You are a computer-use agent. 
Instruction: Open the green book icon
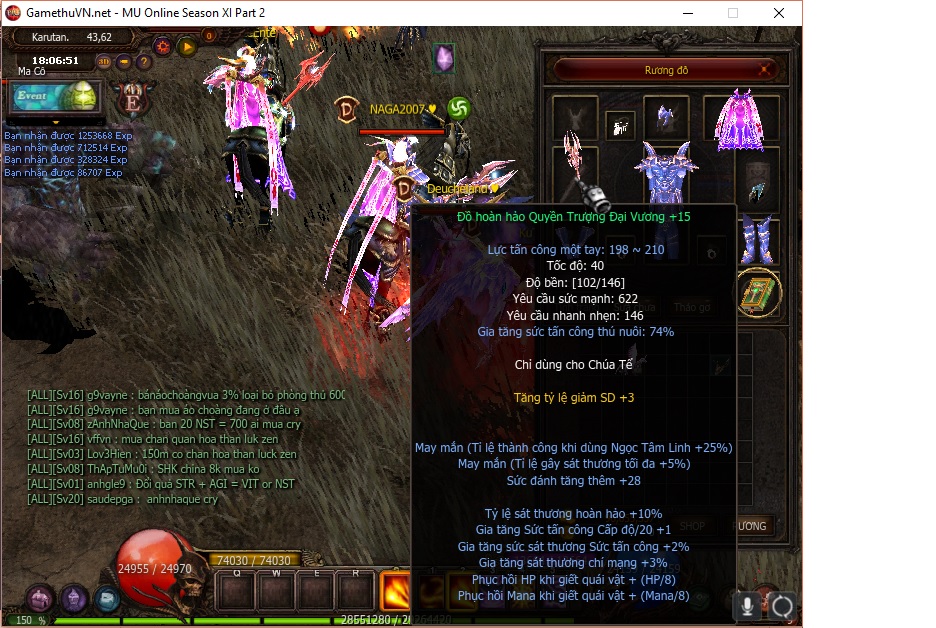click(x=758, y=293)
